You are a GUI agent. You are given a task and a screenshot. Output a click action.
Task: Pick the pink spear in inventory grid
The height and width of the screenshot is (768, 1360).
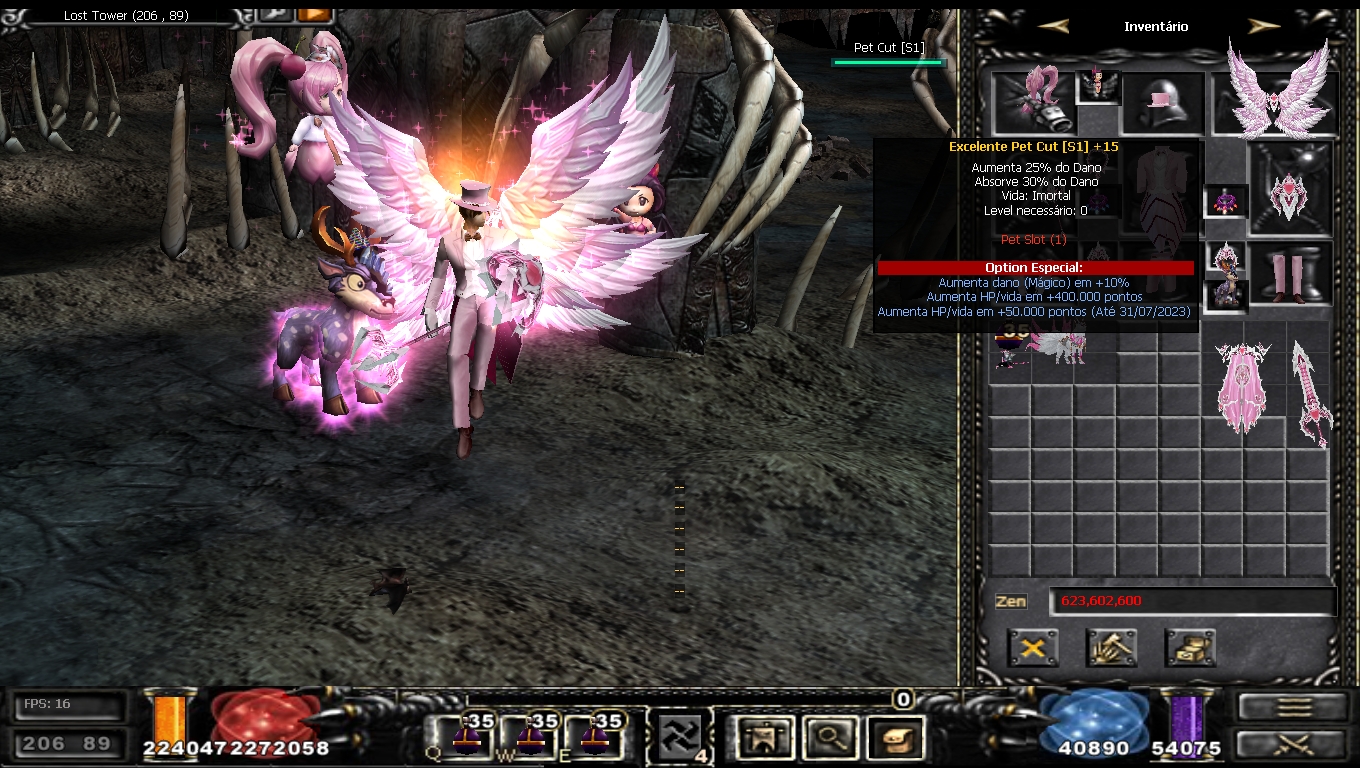point(1311,392)
